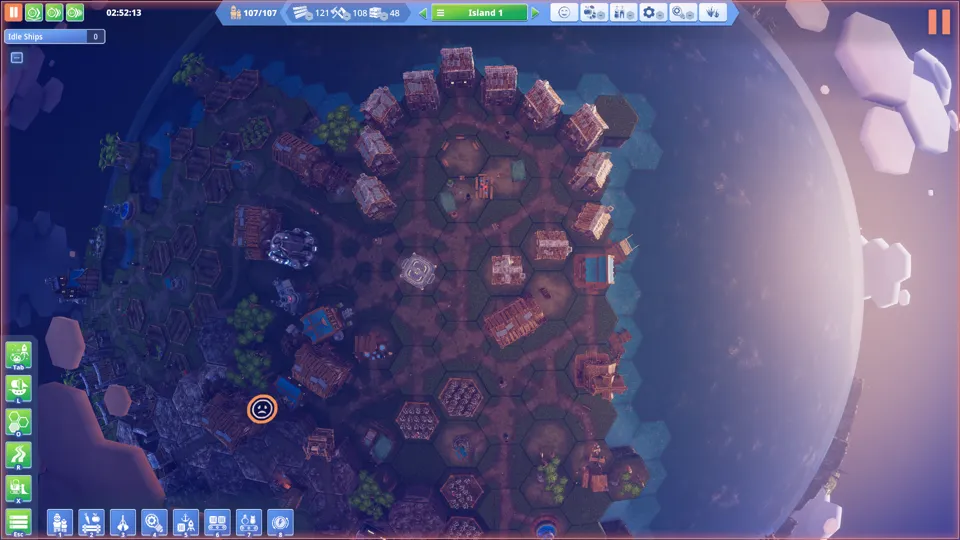Image resolution: width=960 pixels, height=540 pixels.
Task: Choose the road building tool
Action: pos(19,455)
